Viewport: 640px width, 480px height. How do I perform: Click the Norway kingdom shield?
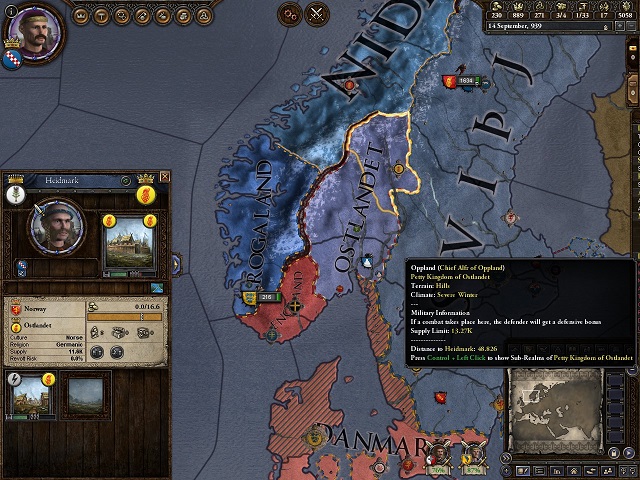pos(17,312)
